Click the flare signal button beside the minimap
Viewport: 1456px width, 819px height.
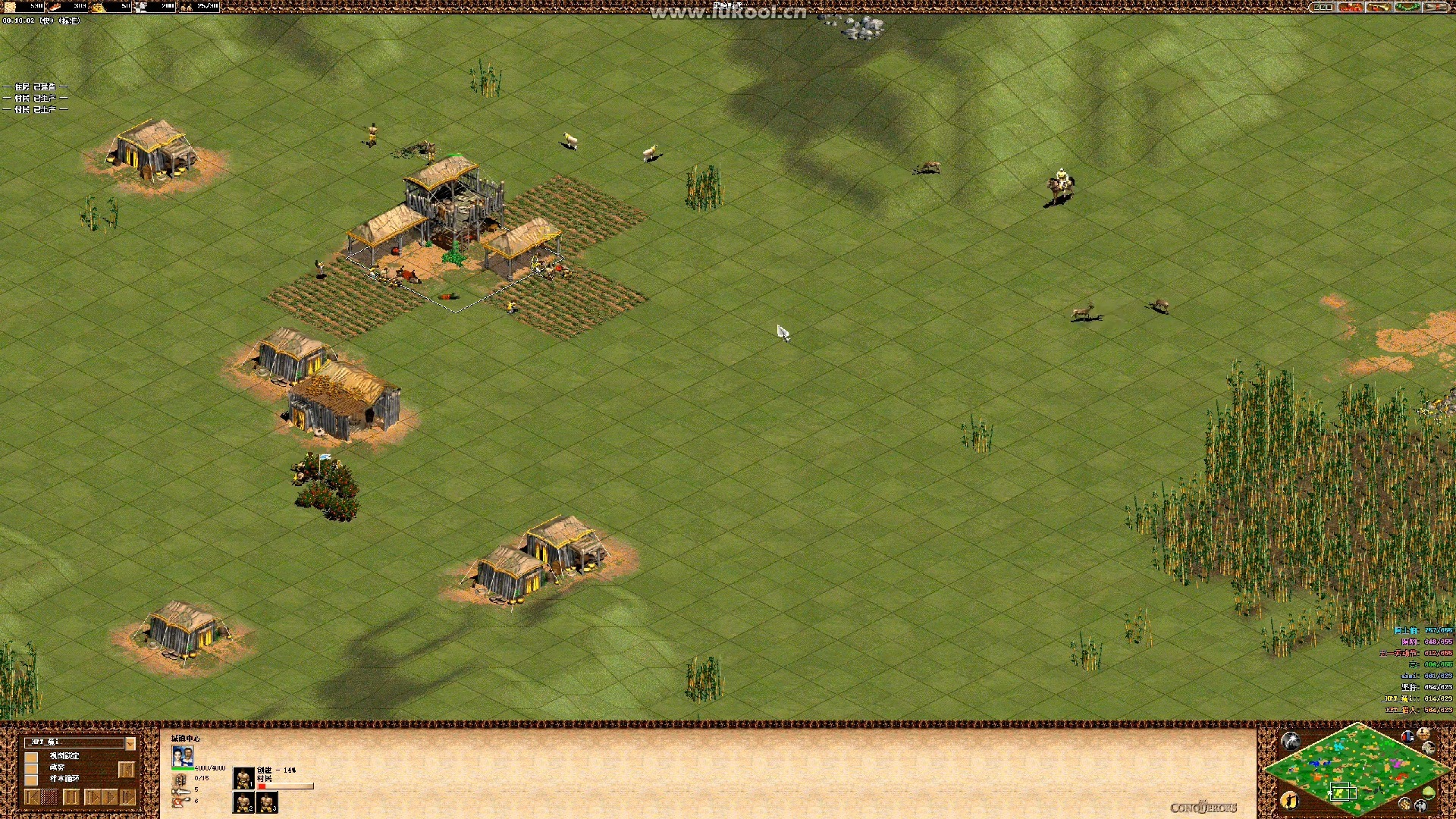tap(1290, 741)
